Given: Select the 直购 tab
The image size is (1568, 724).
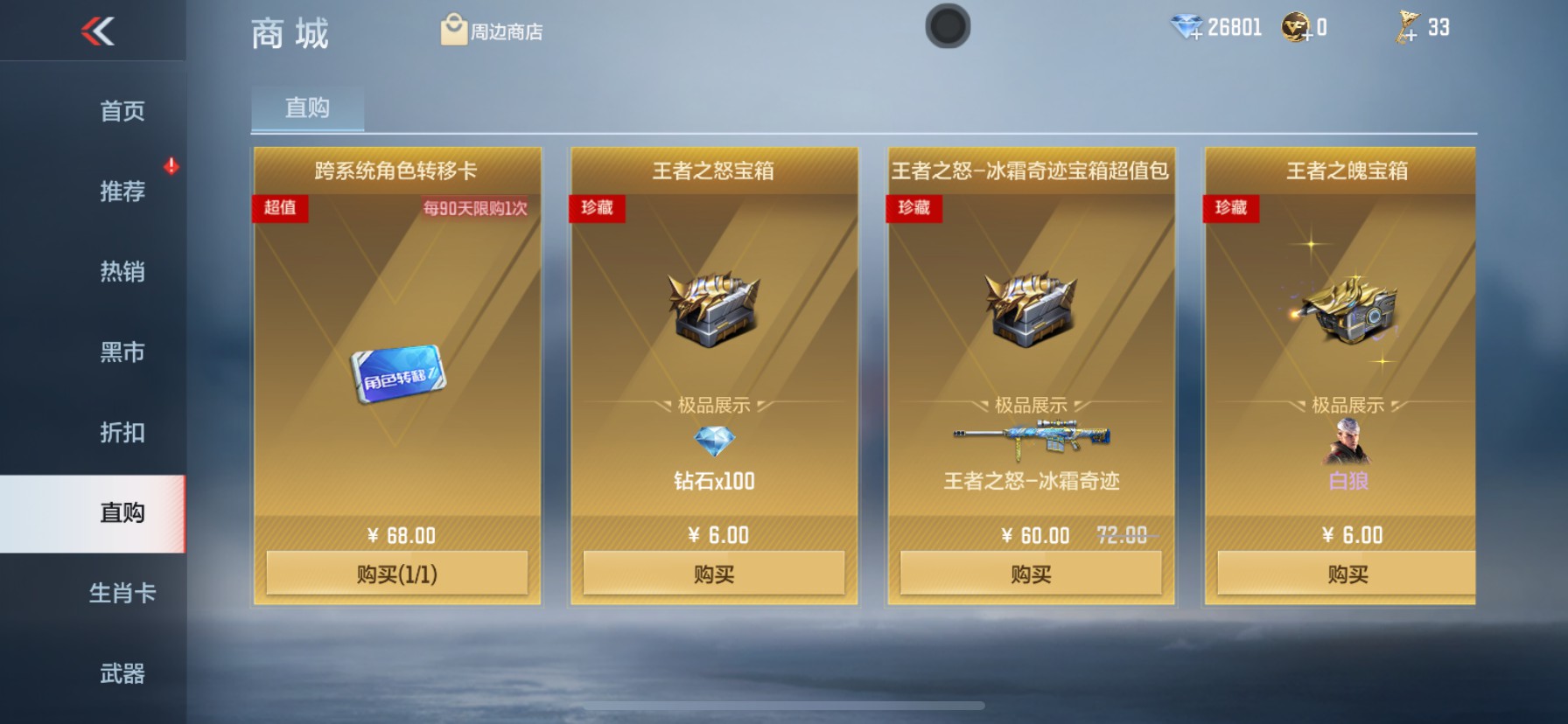Looking at the screenshot, I should (x=307, y=107).
